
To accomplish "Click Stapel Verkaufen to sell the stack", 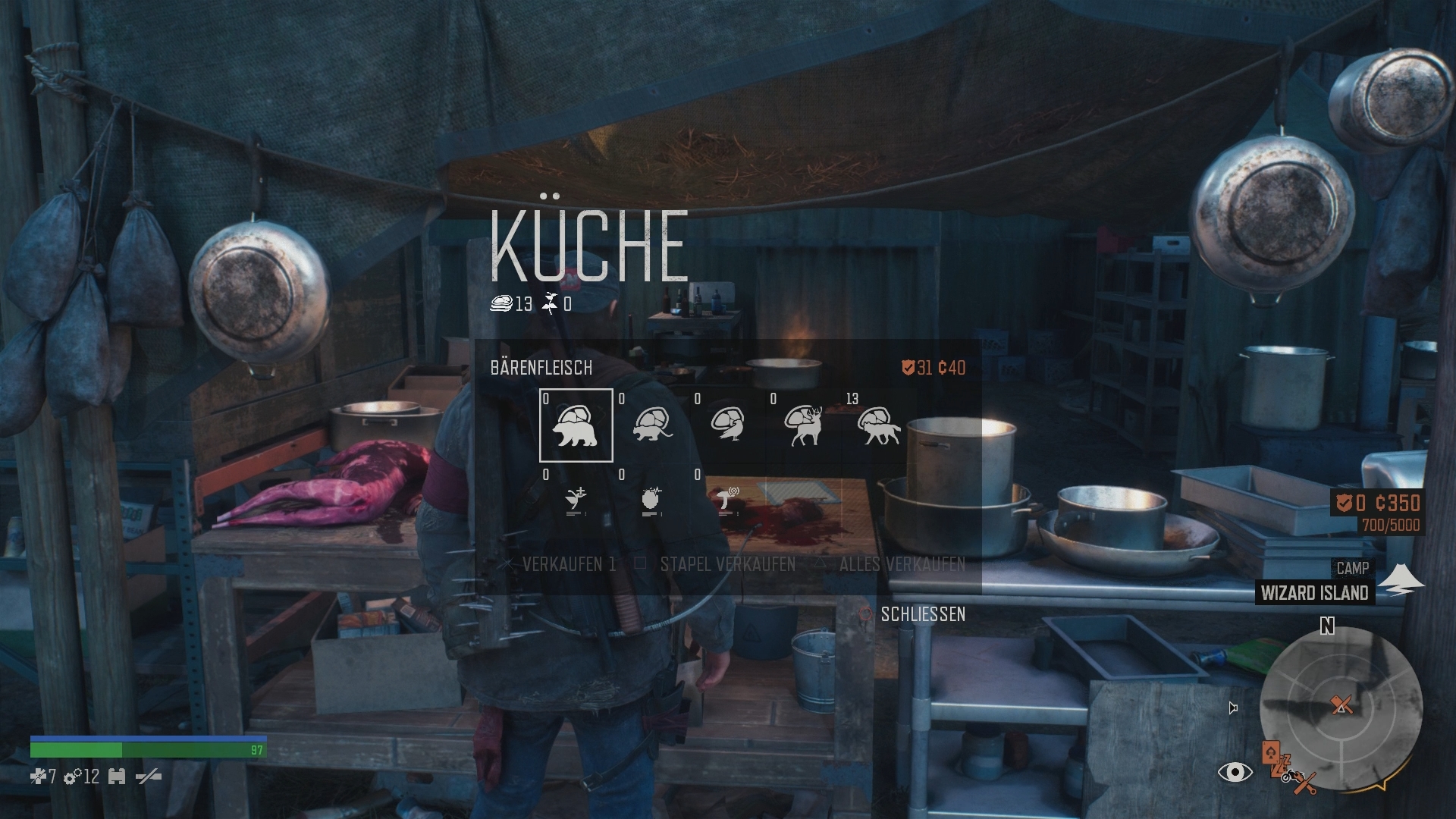I will [717, 564].
